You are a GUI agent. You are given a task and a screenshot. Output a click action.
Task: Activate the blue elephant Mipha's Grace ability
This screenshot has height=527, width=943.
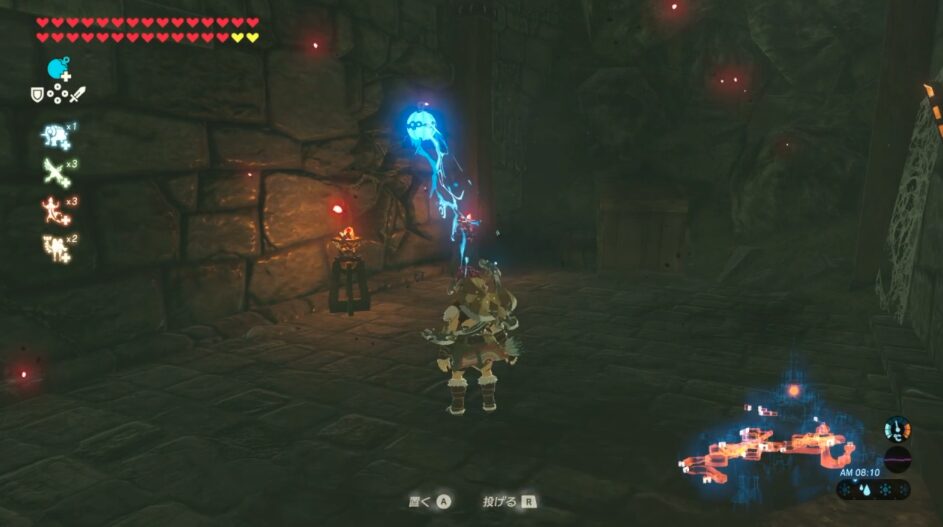click(54, 137)
